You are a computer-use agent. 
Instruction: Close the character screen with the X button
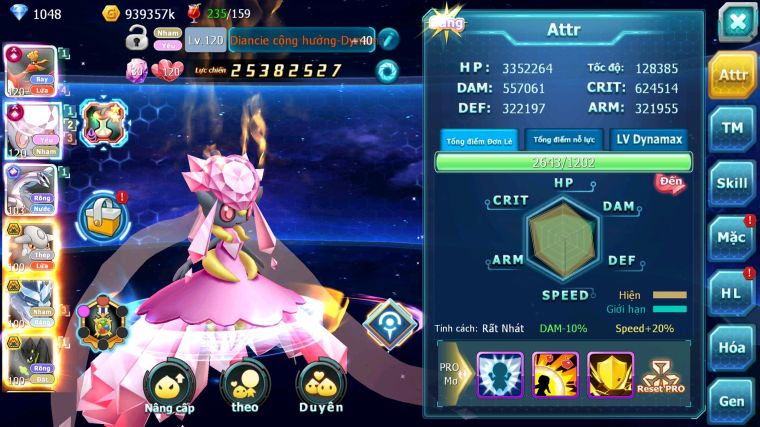(x=737, y=22)
